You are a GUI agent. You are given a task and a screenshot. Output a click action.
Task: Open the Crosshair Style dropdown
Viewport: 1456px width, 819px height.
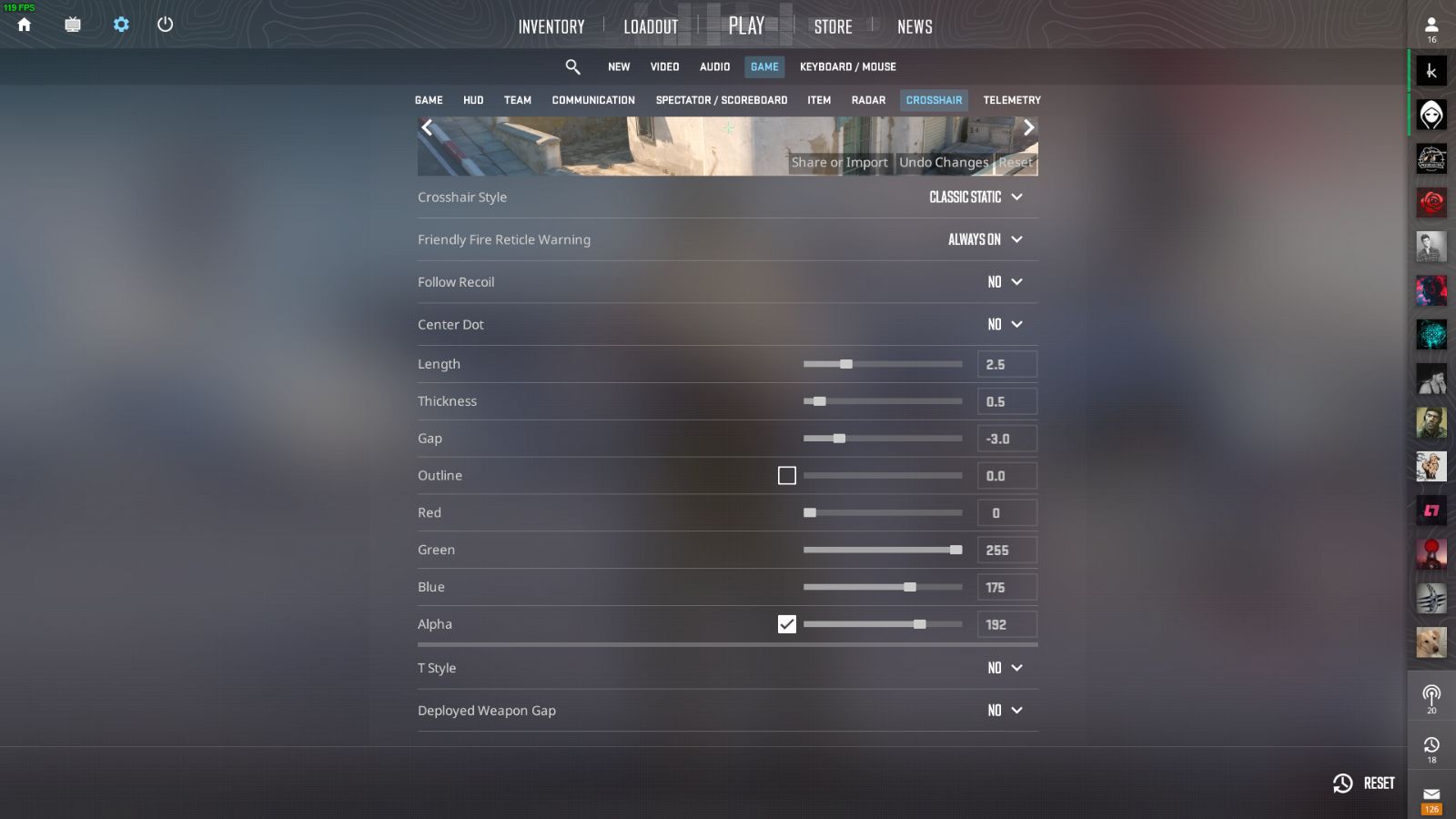point(974,197)
